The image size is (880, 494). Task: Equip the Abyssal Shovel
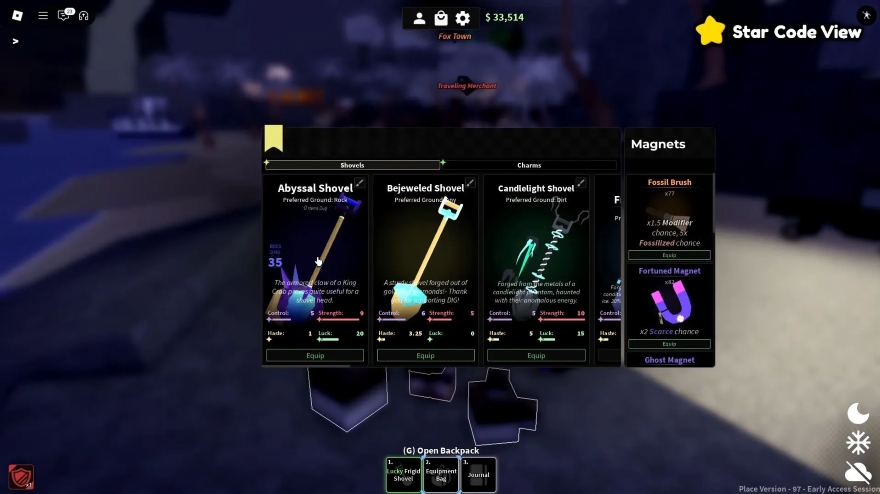315,355
